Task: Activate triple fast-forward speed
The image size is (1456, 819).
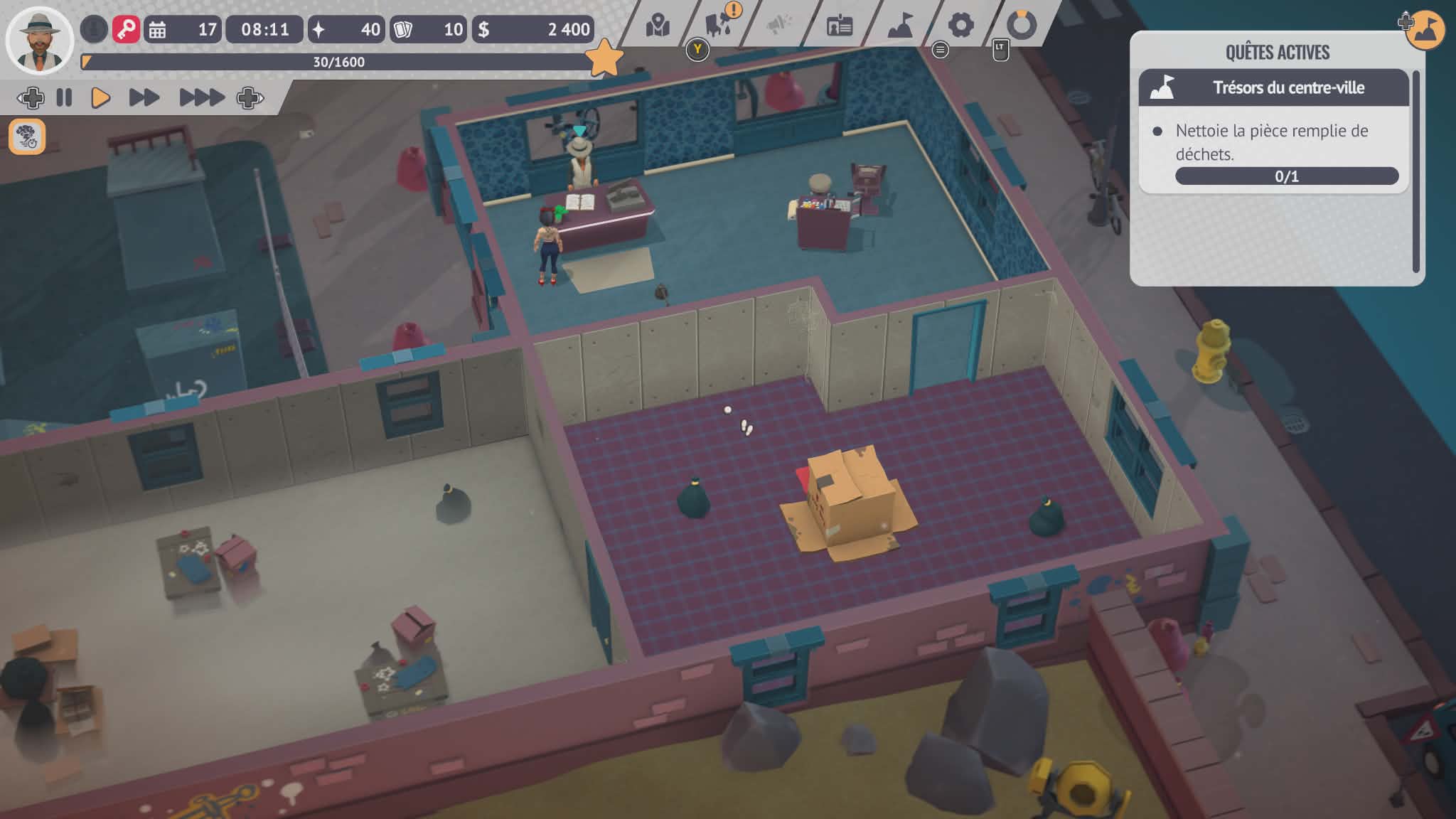Action: click(x=201, y=97)
